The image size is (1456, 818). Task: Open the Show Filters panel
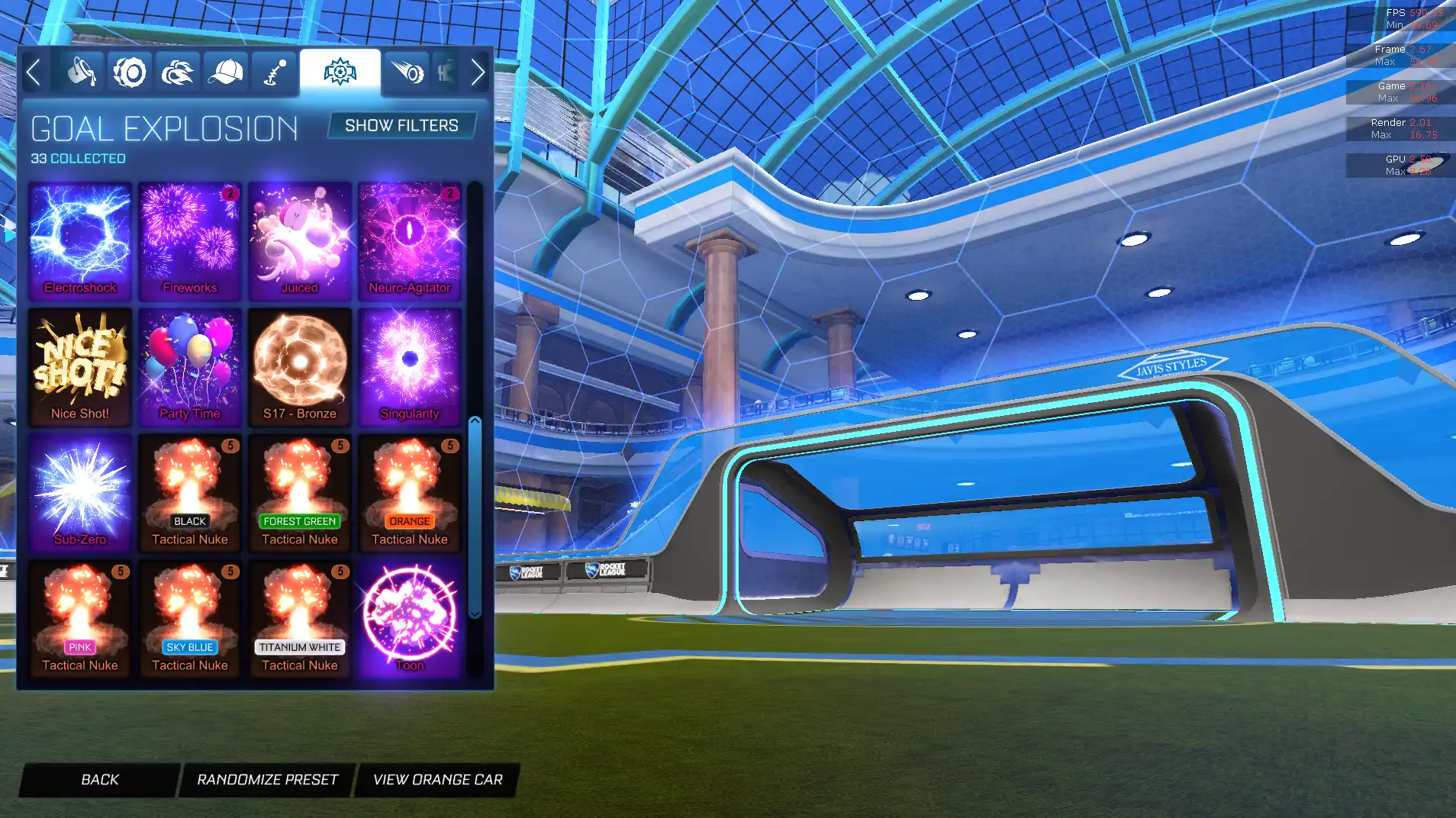401,125
